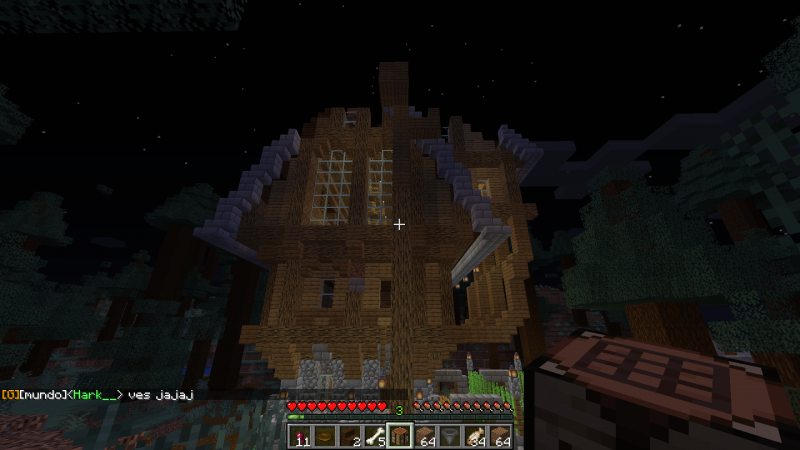The height and width of the screenshot is (450, 800).
Task: Select the wooden bowl hotbar slot
Action: [x=325, y=436]
